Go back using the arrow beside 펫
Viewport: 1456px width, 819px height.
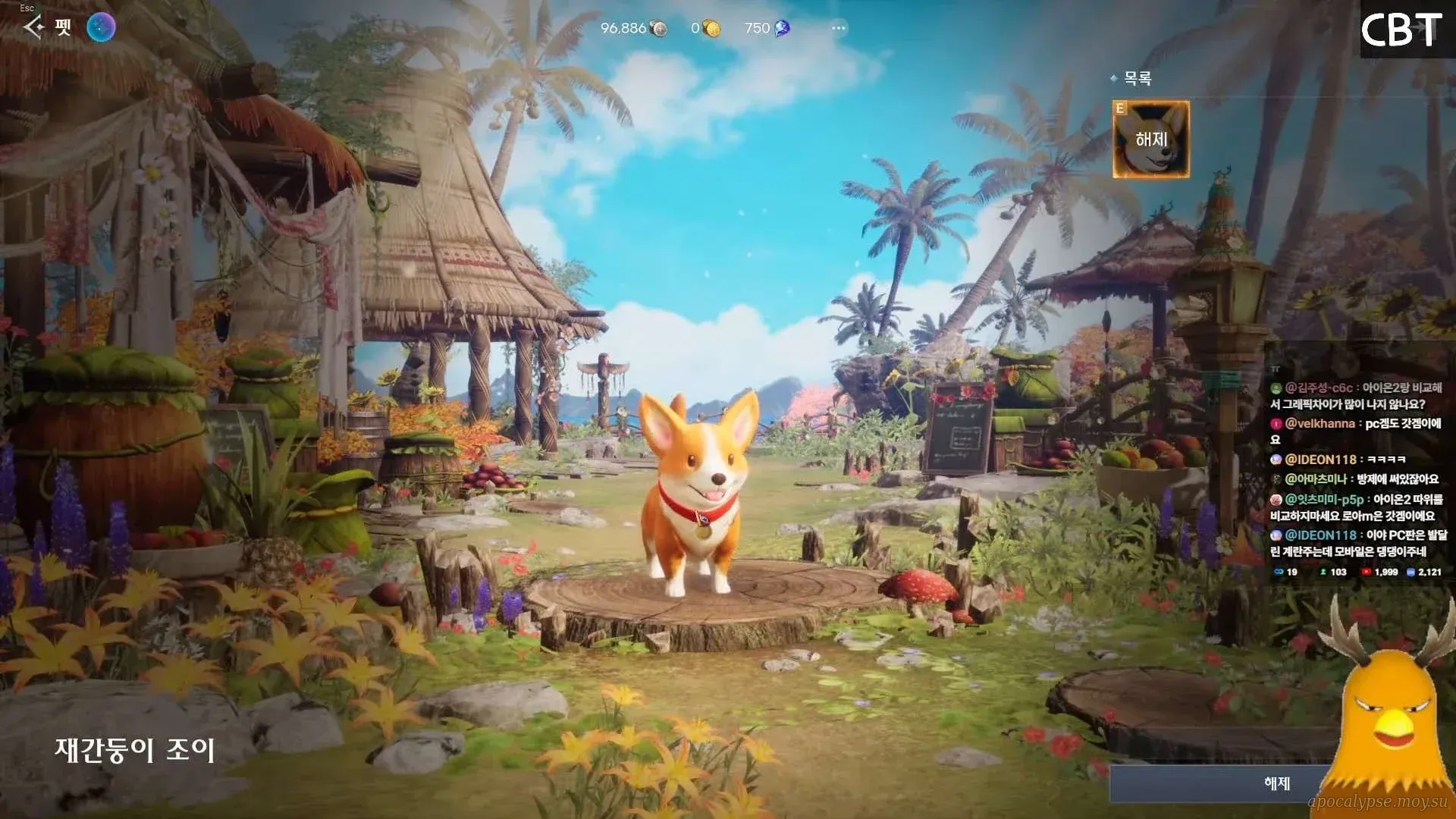click(33, 28)
